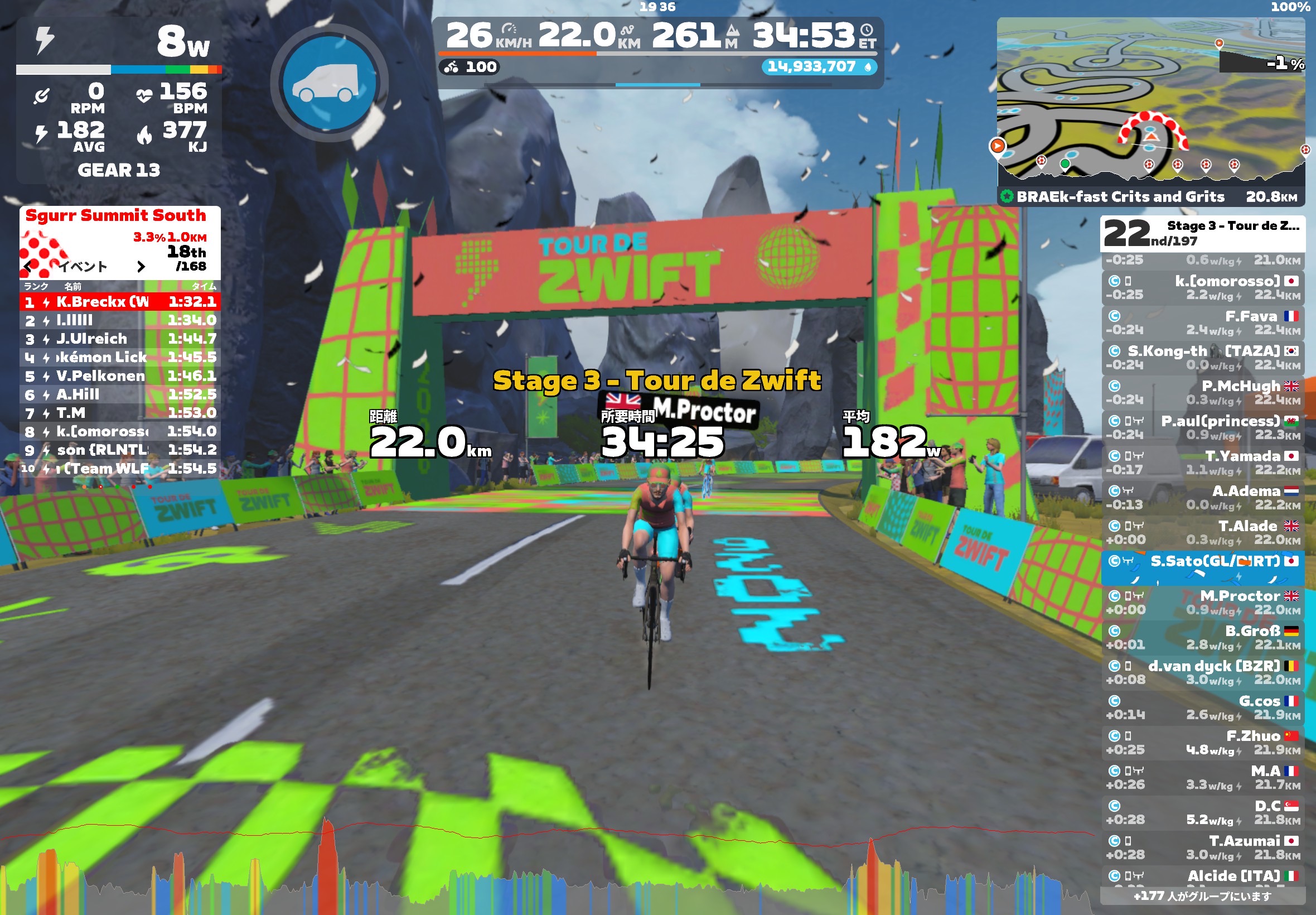The width and height of the screenshot is (1316, 915).
Task: Open the minimap view
Action: [1150, 102]
